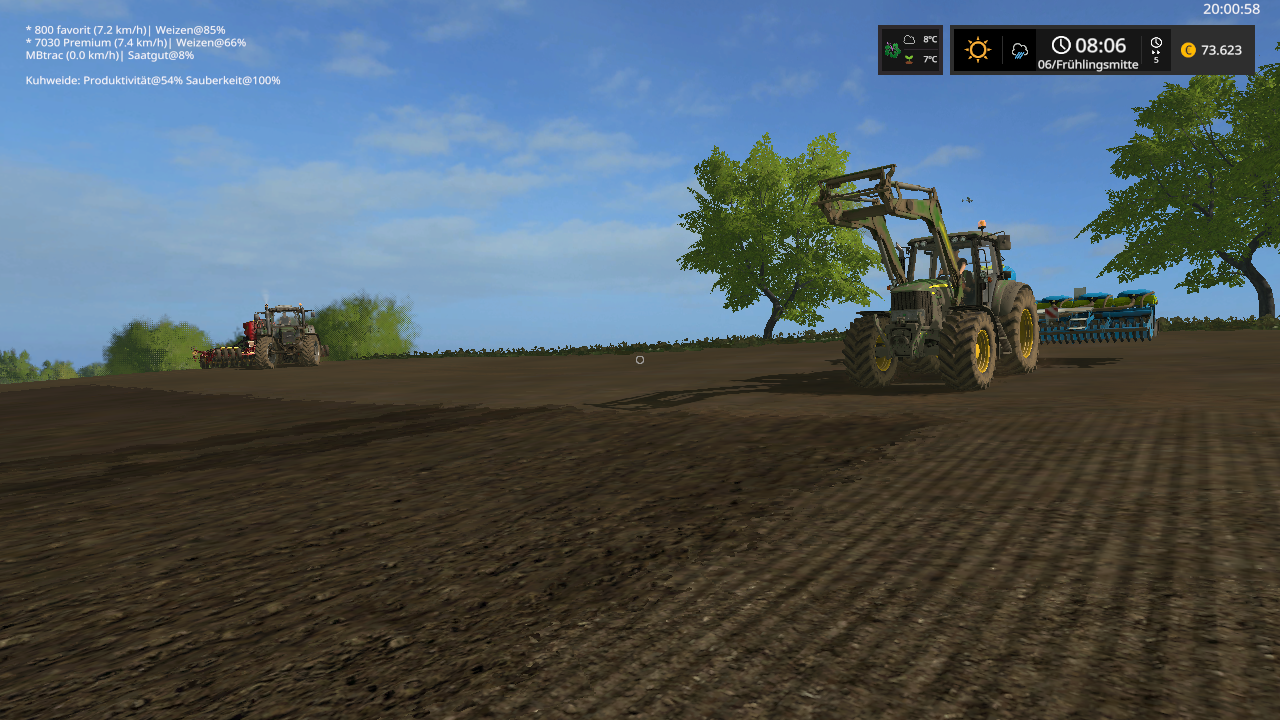Image resolution: width=1280 pixels, height=720 pixels.
Task: Select the rain cloud forecast icon
Action: click(1020, 50)
